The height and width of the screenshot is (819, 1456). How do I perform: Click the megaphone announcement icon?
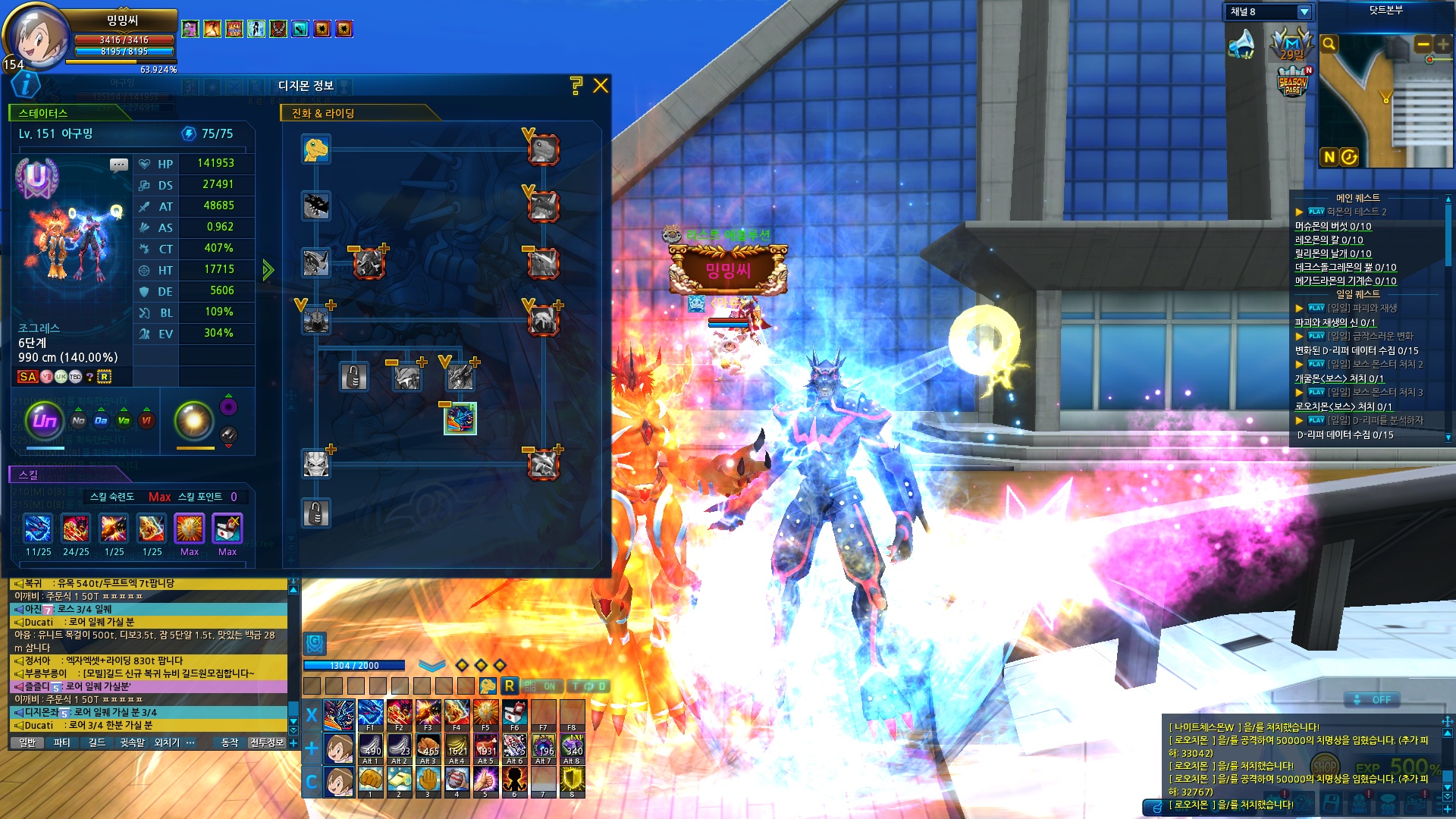[x=1241, y=44]
